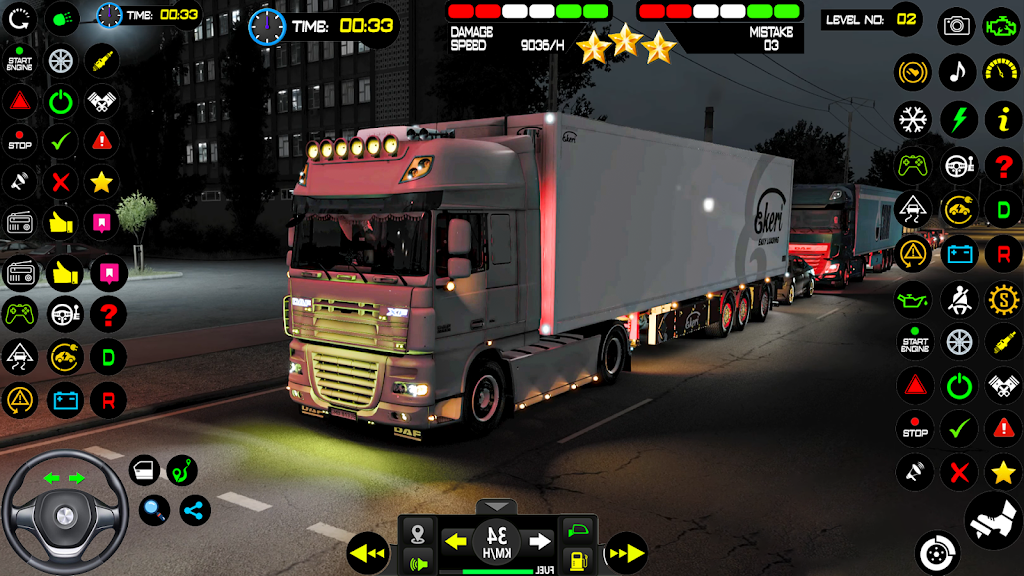Activate the snowflake air-conditioning icon
1024x576 pixels.
pyautogui.click(x=913, y=120)
